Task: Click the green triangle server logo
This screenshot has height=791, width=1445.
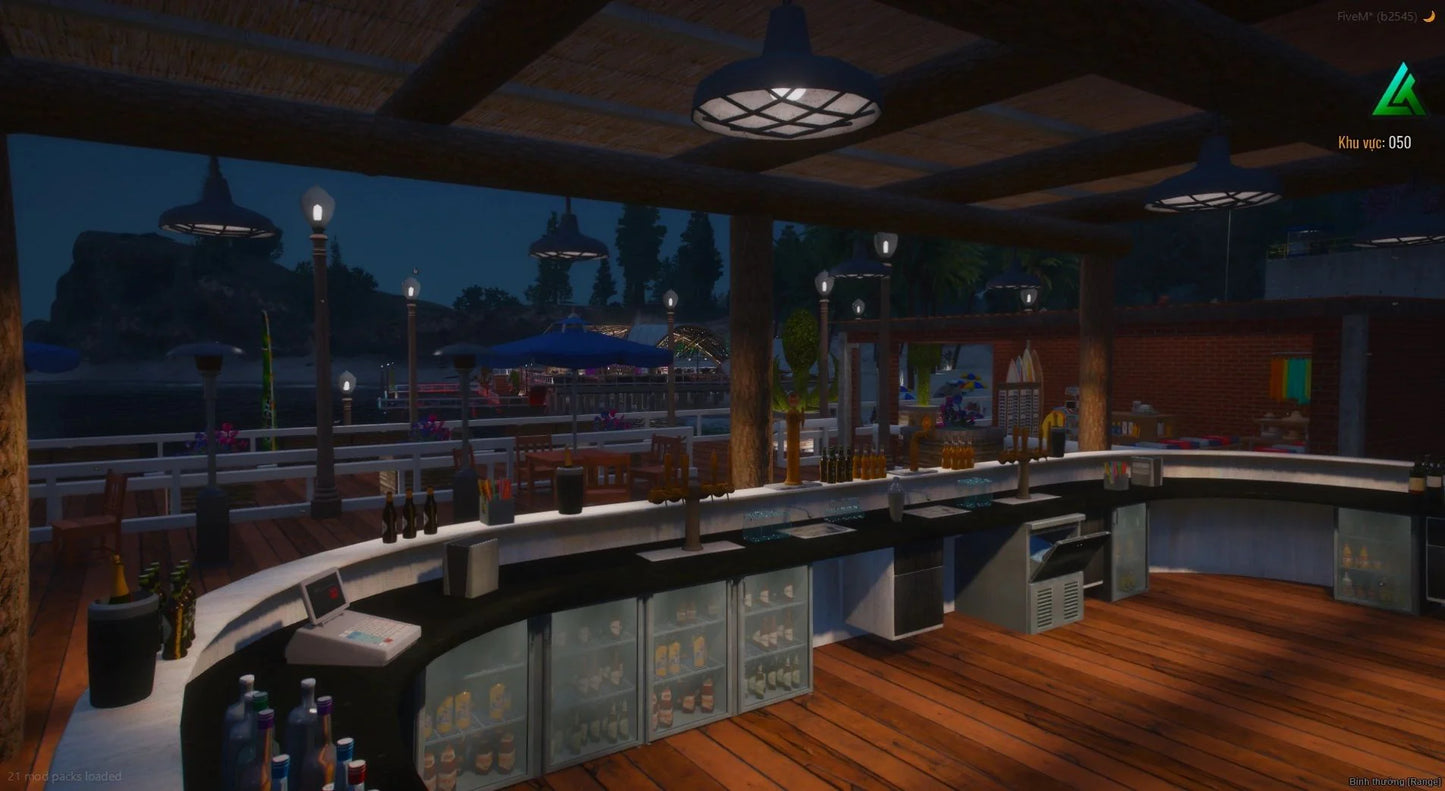Action: click(1399, 91)
